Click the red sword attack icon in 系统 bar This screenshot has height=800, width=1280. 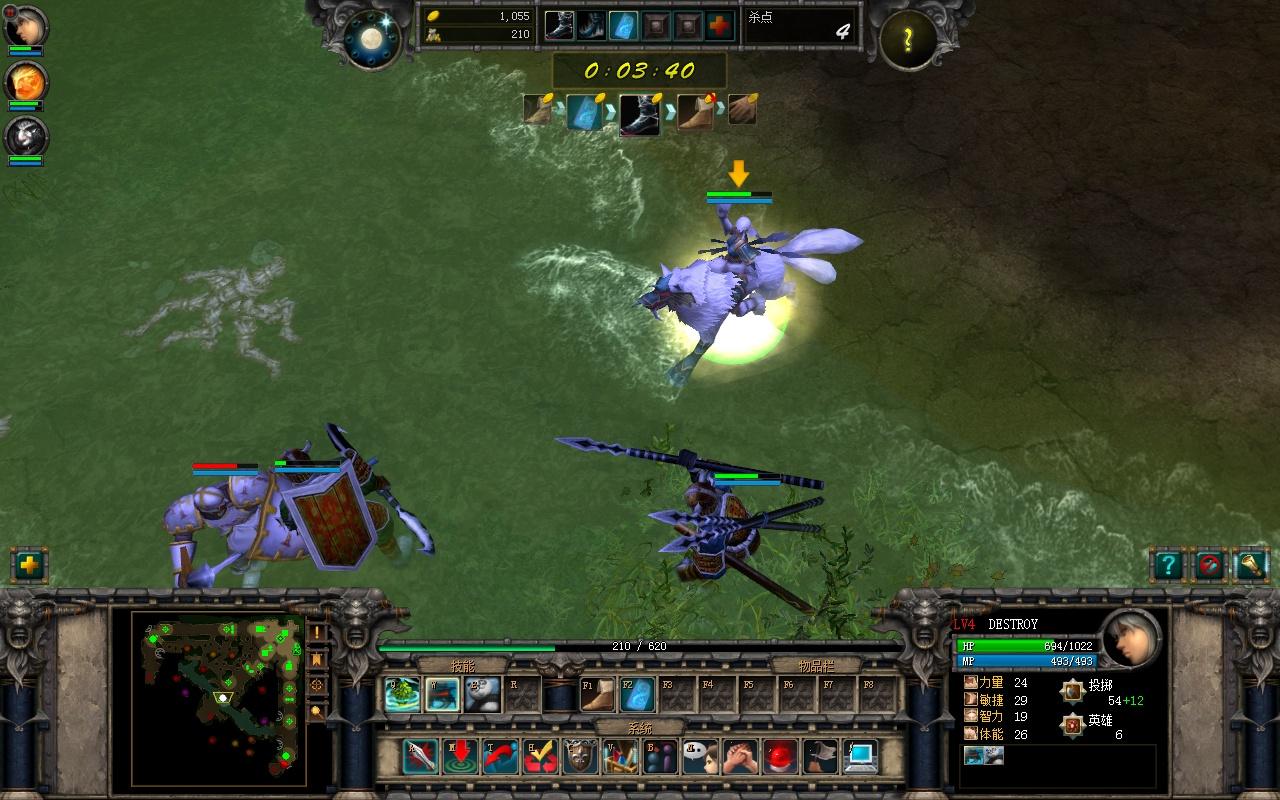418,755
